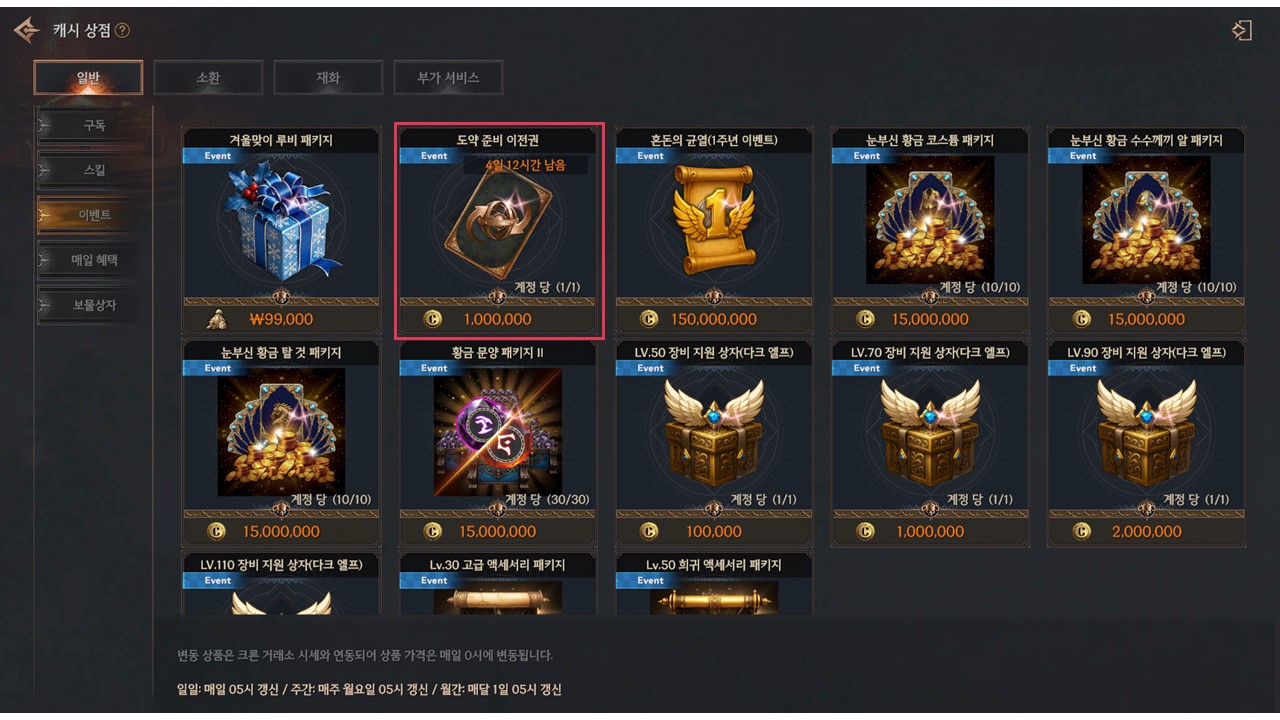Open the 보물상자 category
The image size is (1280, 720).
click(93, 305)
